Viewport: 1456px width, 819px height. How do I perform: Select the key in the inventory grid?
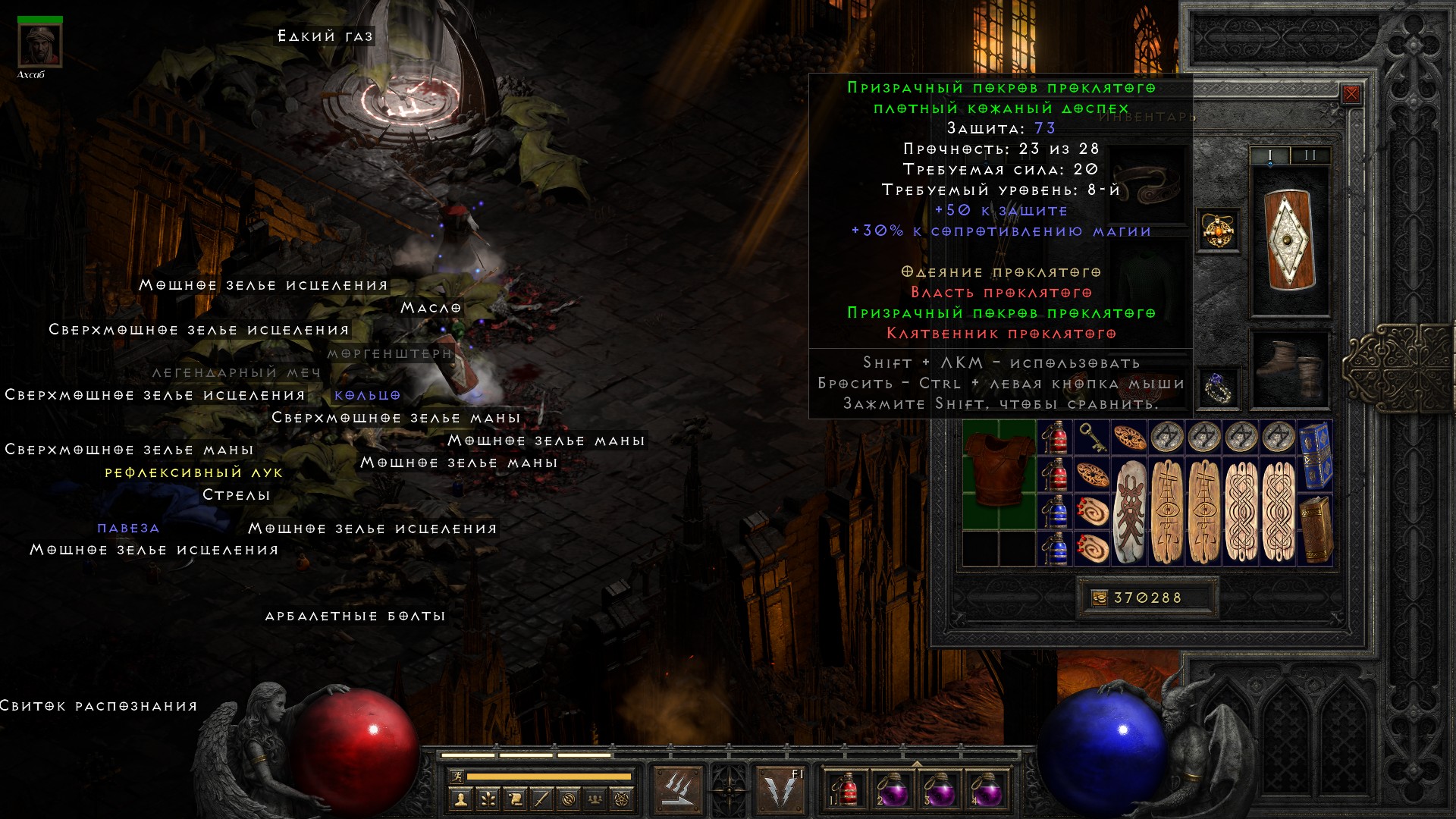click(x=1092, y=437)
